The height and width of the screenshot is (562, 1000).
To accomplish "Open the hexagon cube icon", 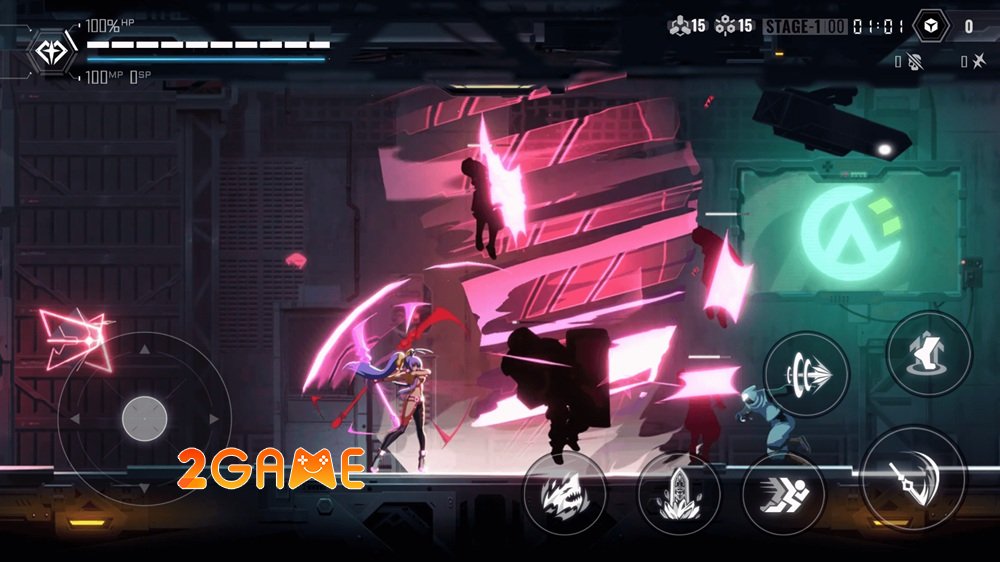I will 931,27.
